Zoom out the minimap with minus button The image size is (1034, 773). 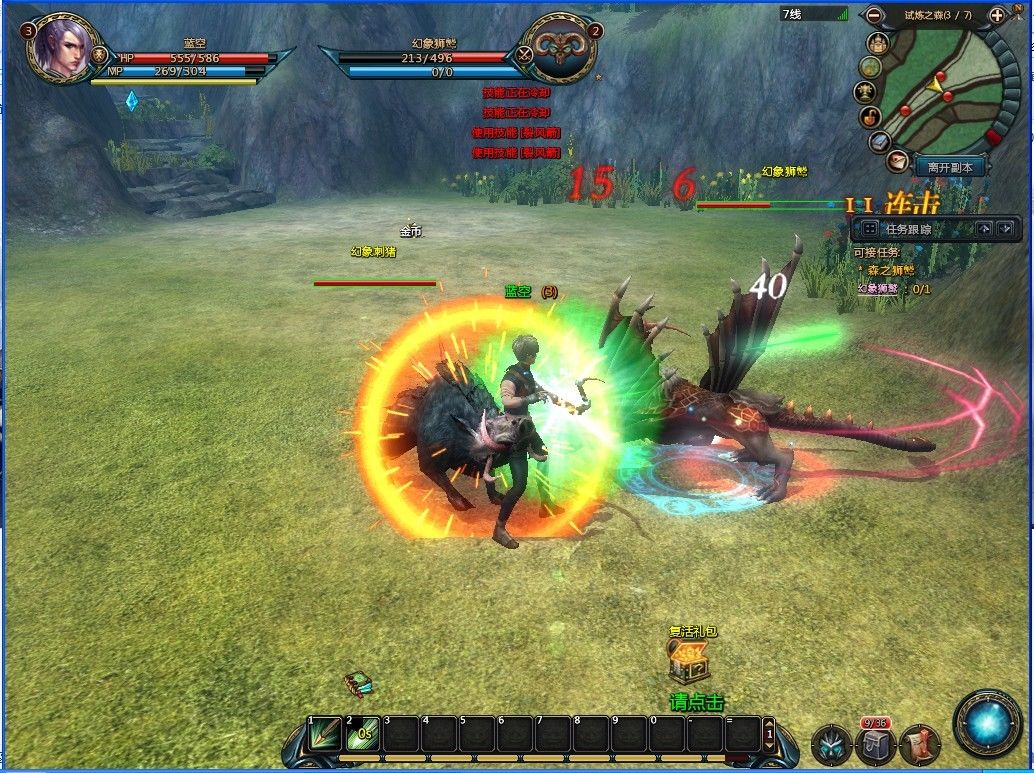coord(874,15)
